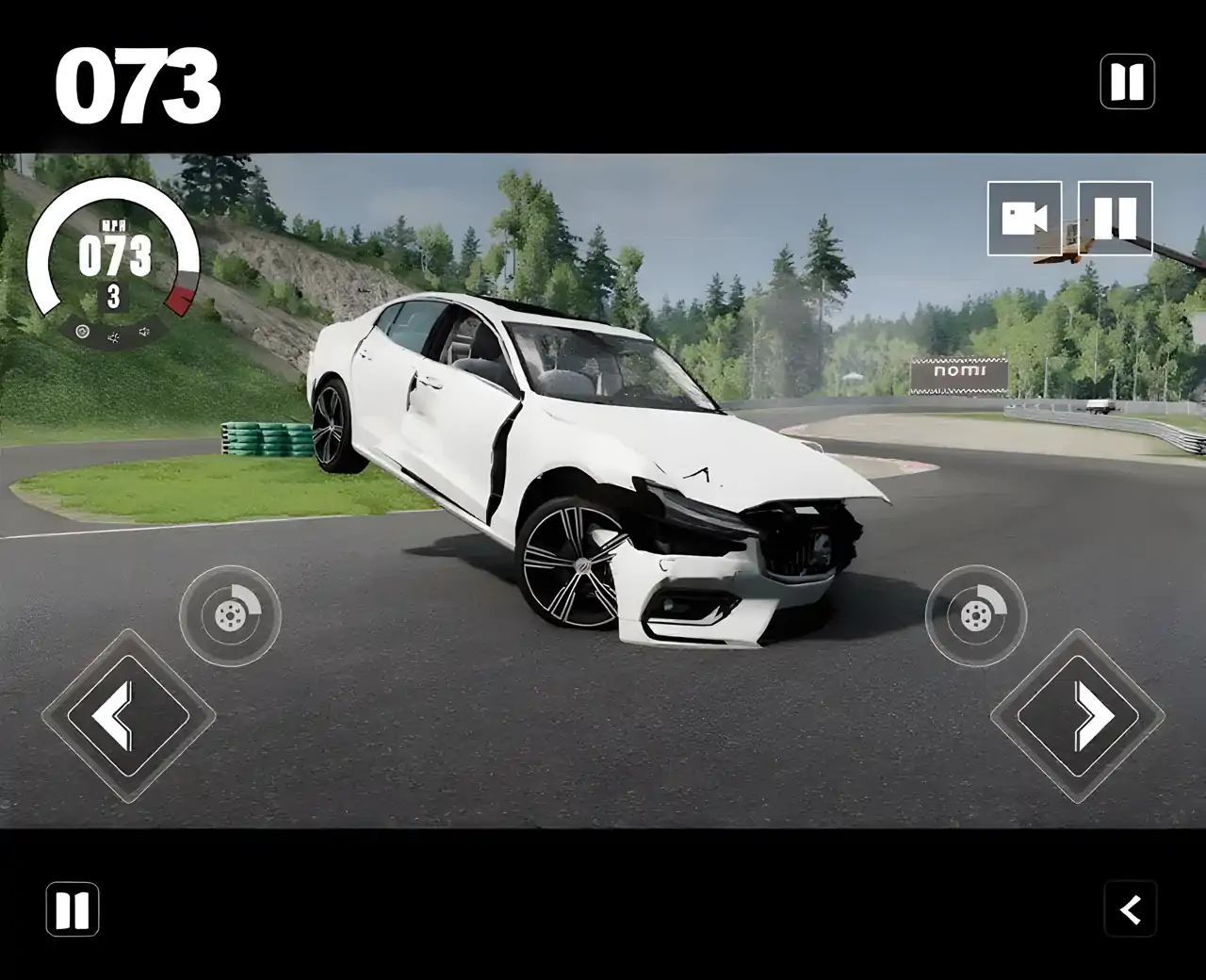Tap the right steering arrow

(x=1078, y=716)
